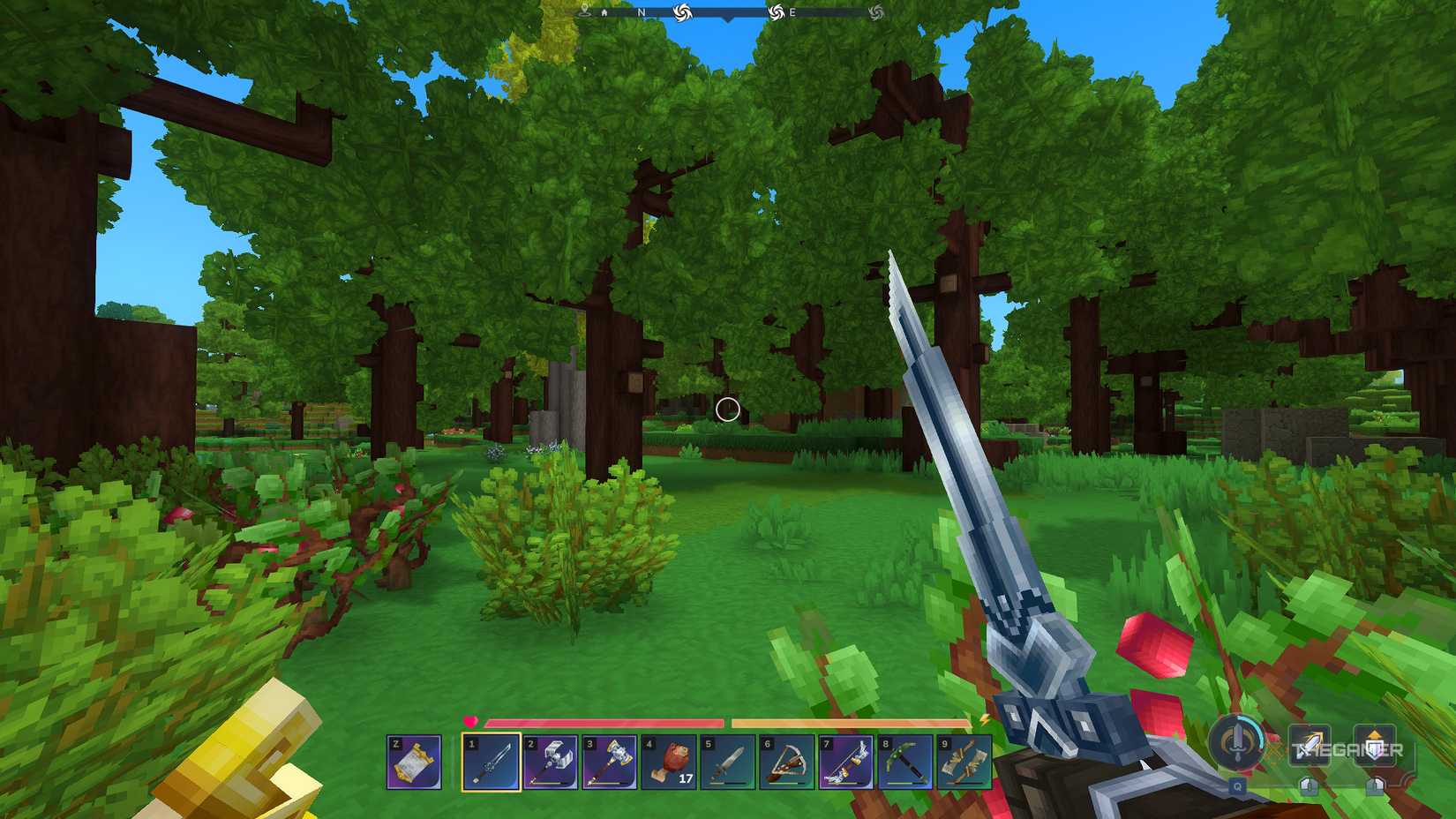
Task: Click the location pin on the compass
Action: click(x=585, y=11)
